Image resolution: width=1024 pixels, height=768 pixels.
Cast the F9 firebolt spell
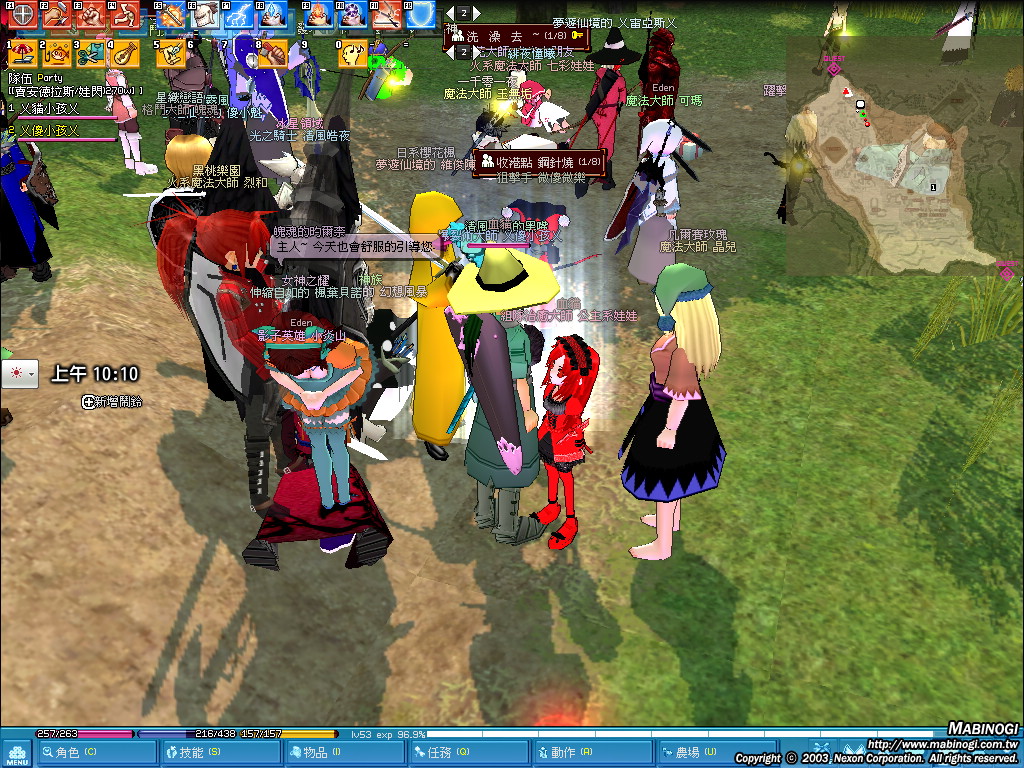pos(318,15)
